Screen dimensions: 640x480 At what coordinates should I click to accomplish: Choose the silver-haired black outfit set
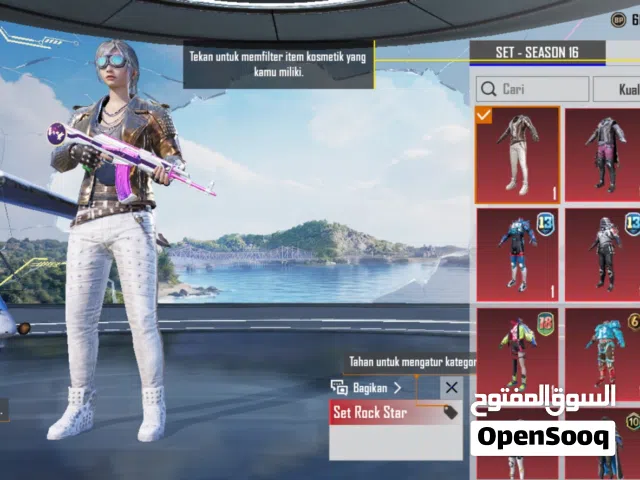(x=603, y=256)
